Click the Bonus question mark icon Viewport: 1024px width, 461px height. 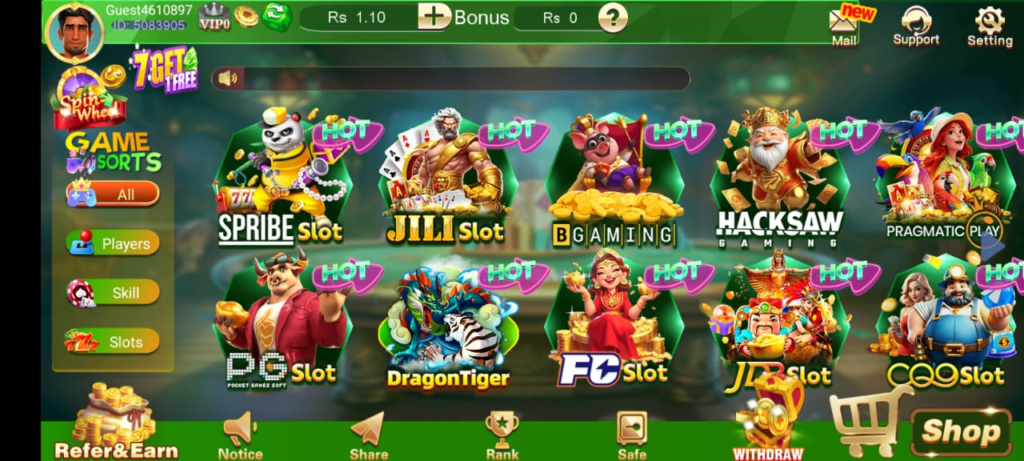(612, 17)
